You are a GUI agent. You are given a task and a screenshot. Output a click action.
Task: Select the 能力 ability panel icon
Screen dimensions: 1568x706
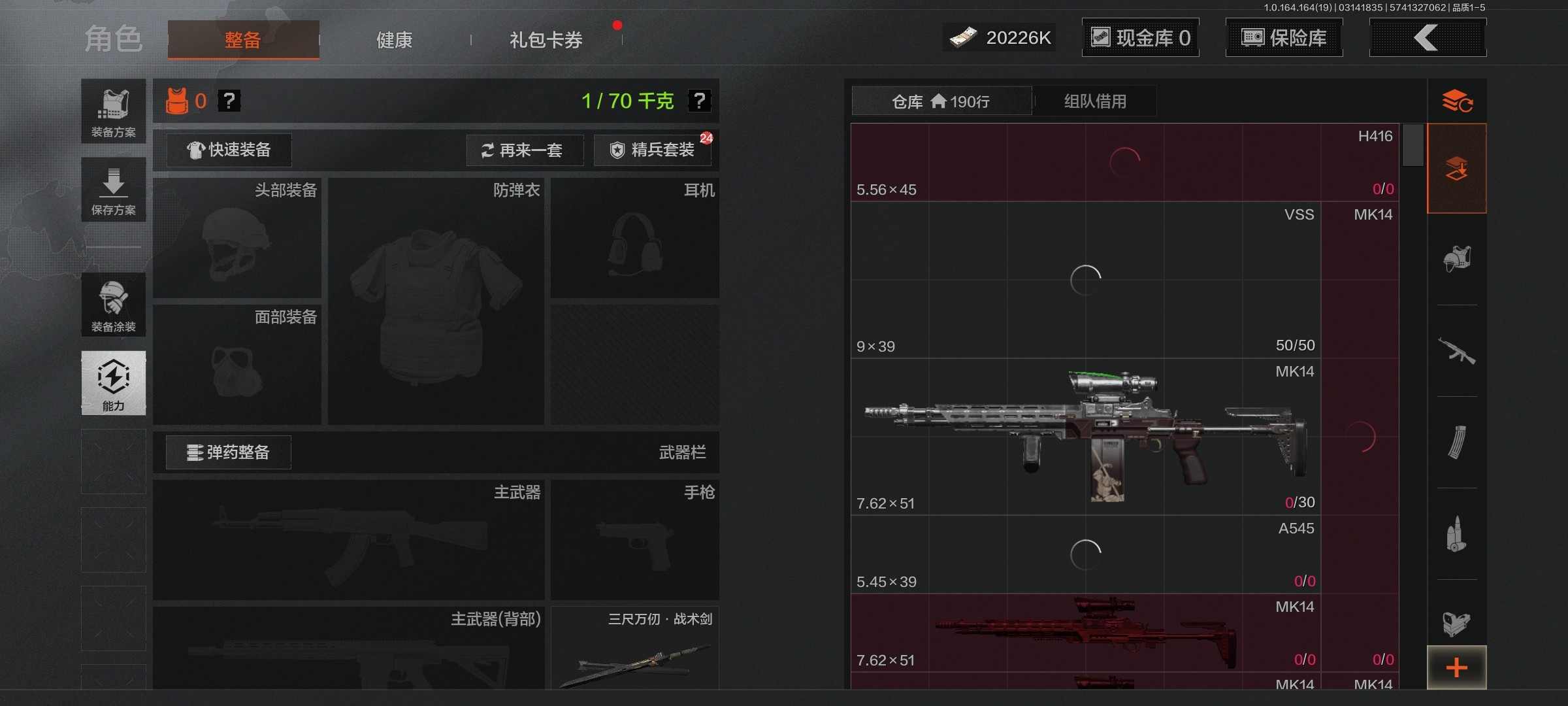click(113, 384)
